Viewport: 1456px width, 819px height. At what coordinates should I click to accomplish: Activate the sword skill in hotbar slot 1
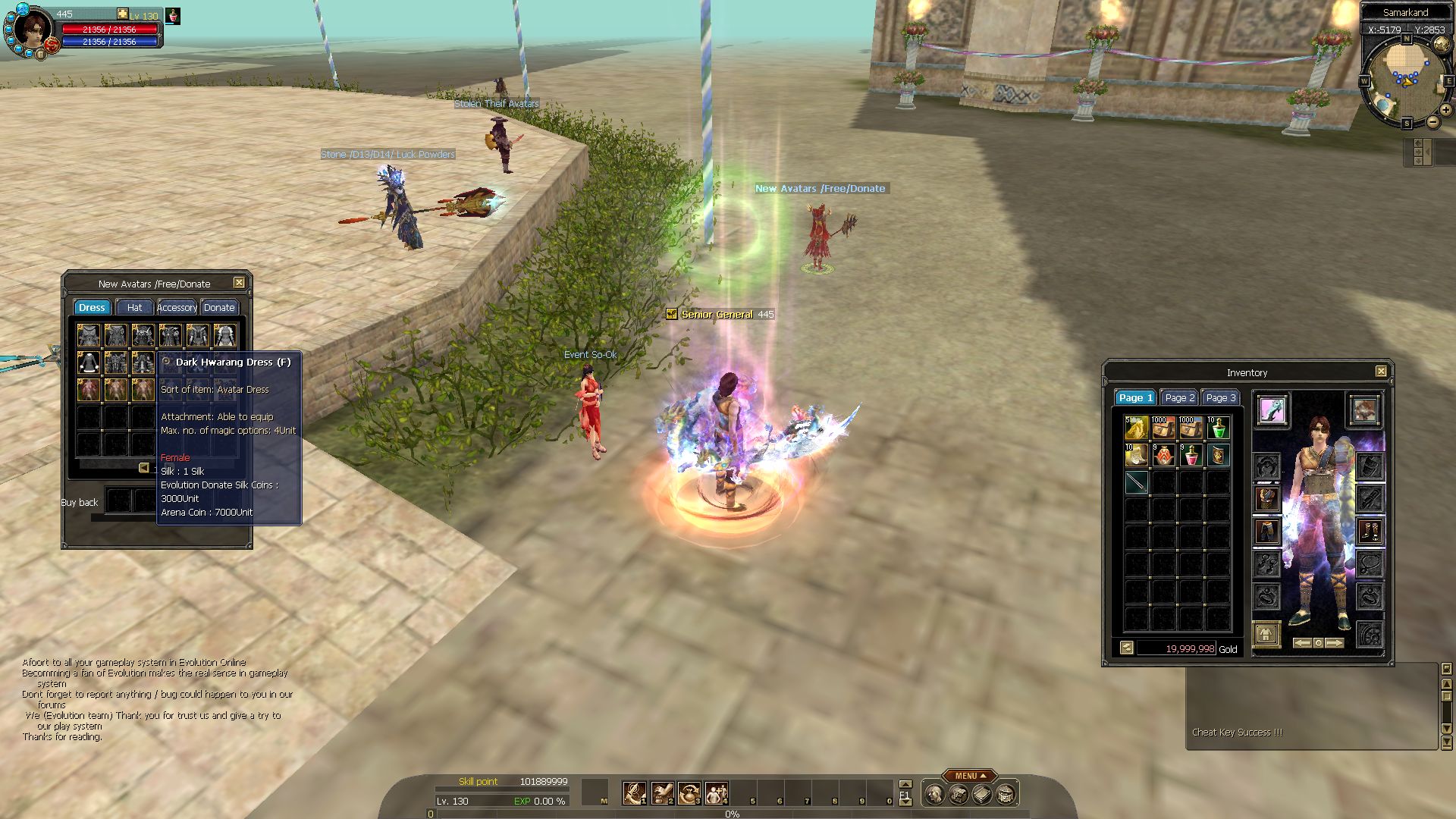[x=634, y=793]
